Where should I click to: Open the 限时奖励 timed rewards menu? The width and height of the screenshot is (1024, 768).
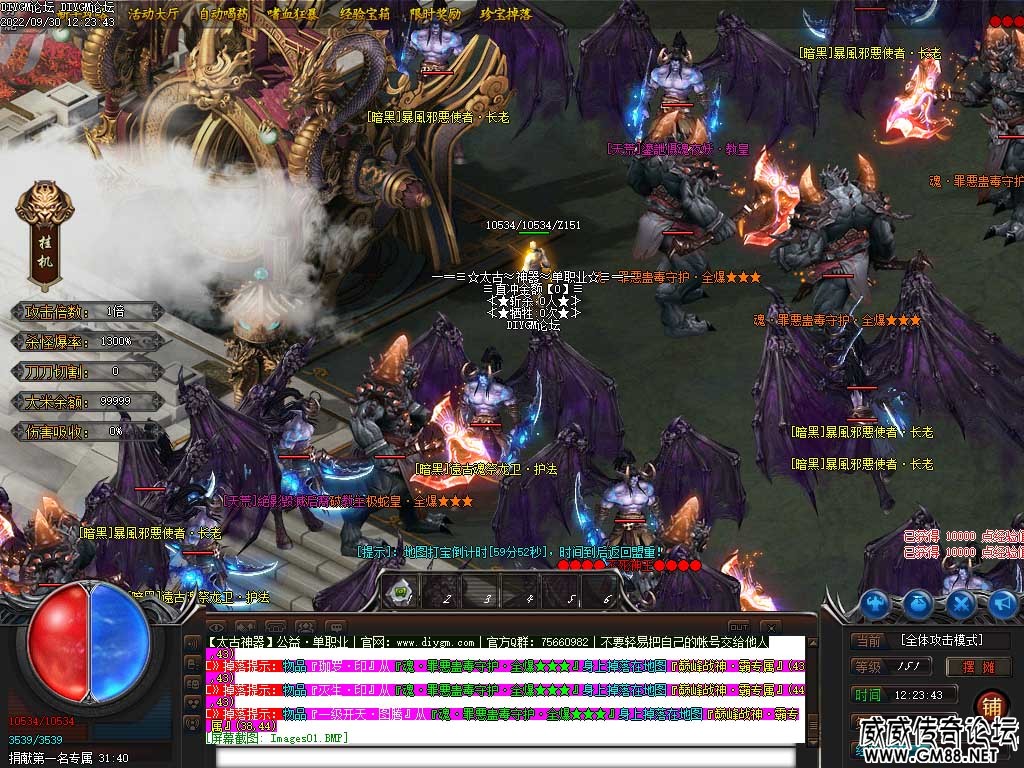coord(436,14)
